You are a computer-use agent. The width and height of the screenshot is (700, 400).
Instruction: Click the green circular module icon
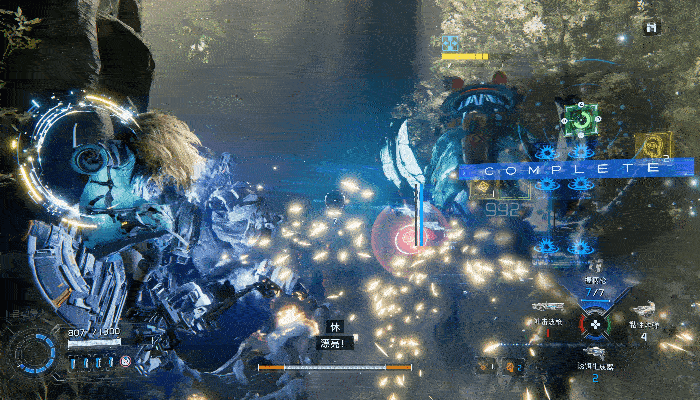point(579,120)
